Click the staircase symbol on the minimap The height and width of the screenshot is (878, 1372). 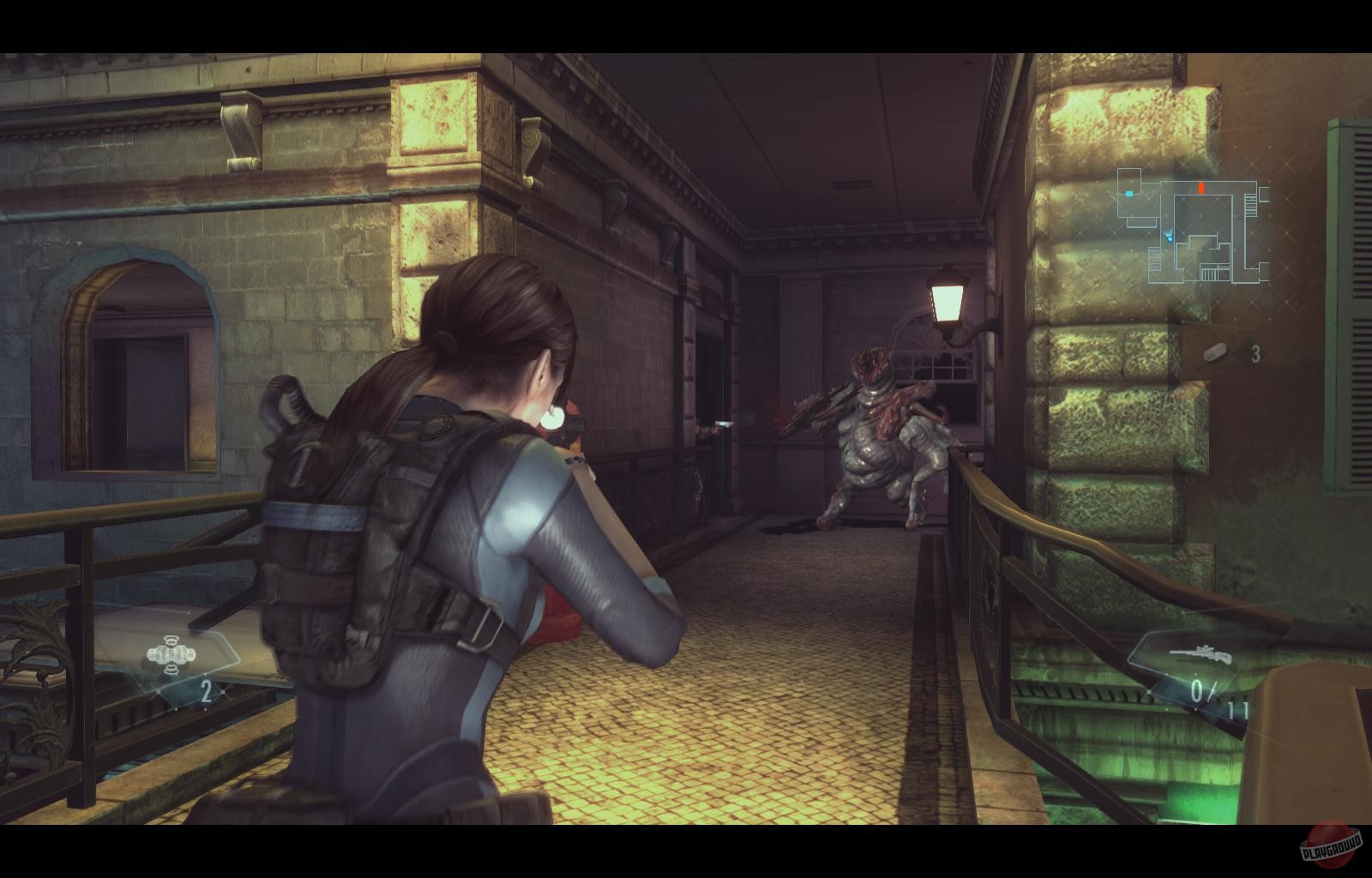click(x=1250, y=206)
